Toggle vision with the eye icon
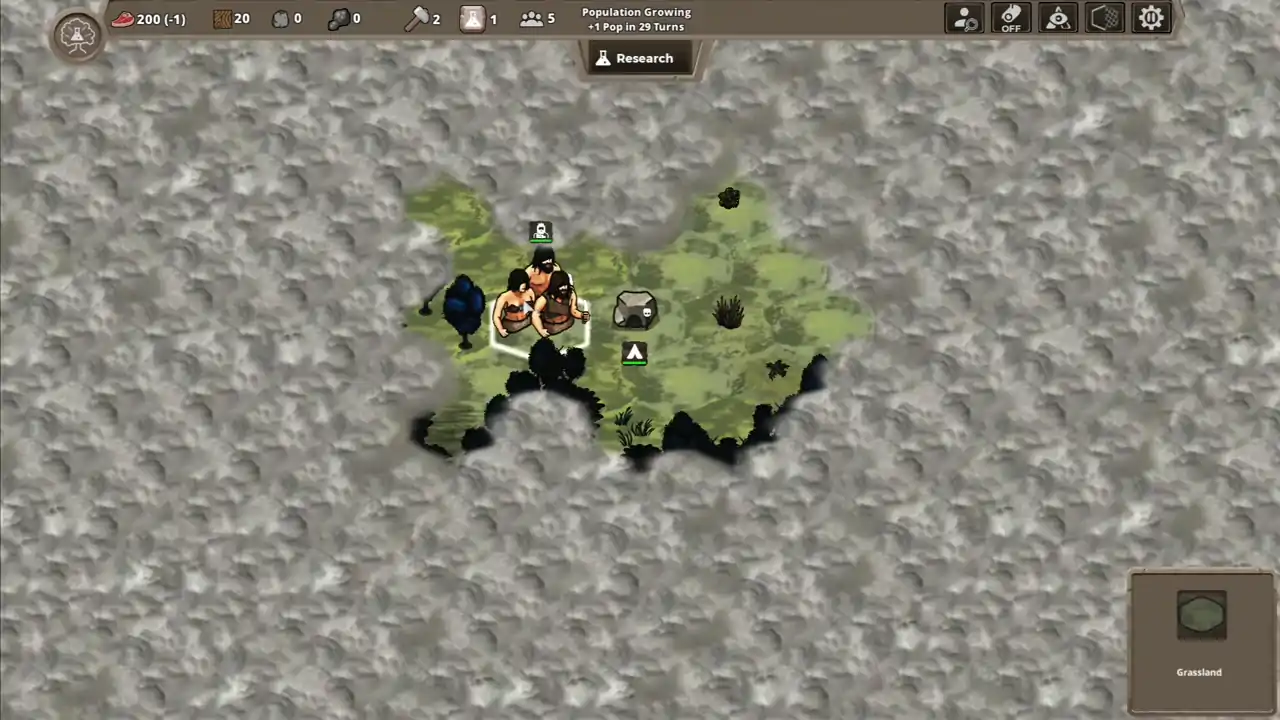The image size is (1280, 720). pyautogui.click(x=1057, y=17)
